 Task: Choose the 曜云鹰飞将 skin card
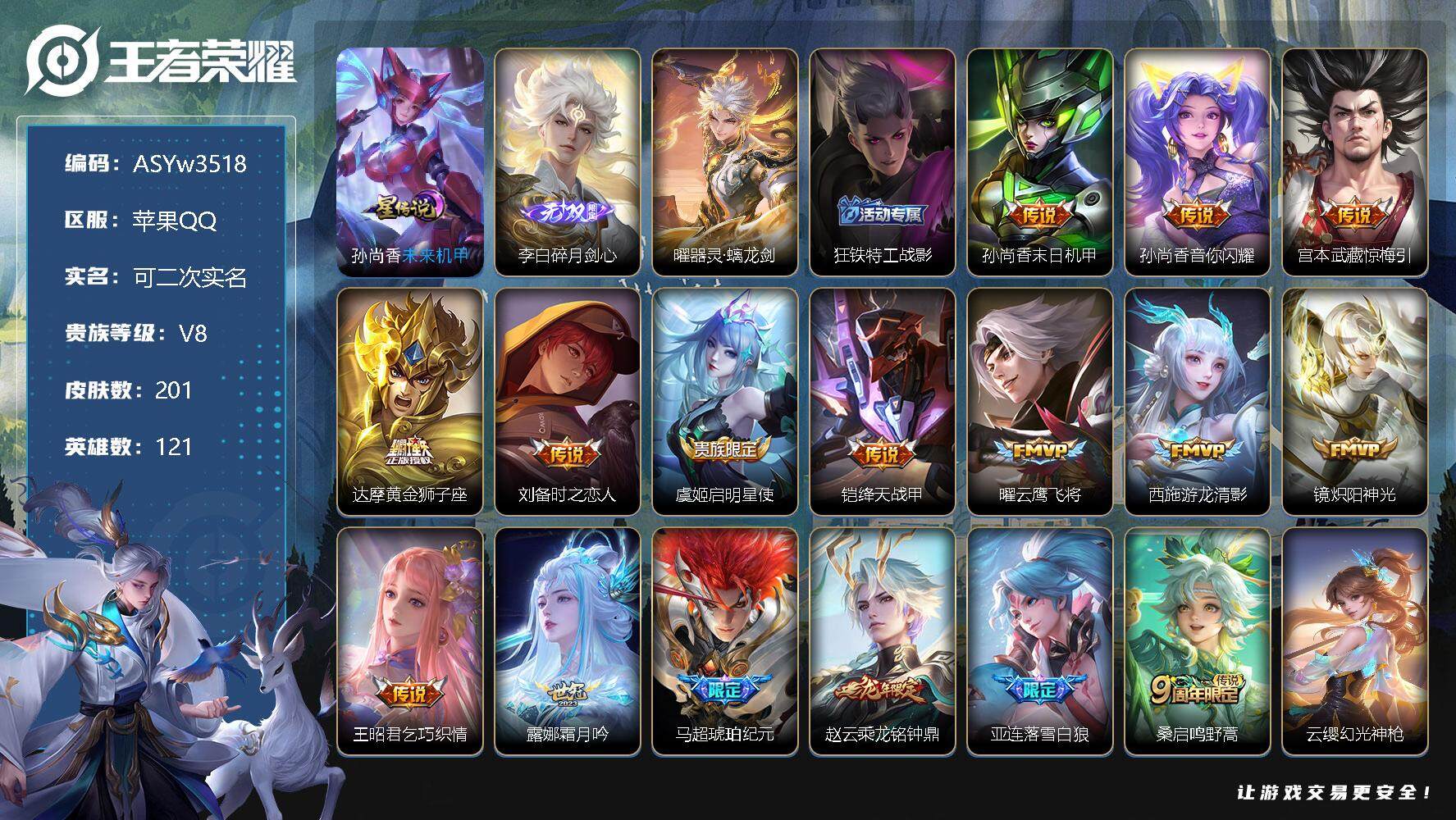point(1040,401)
